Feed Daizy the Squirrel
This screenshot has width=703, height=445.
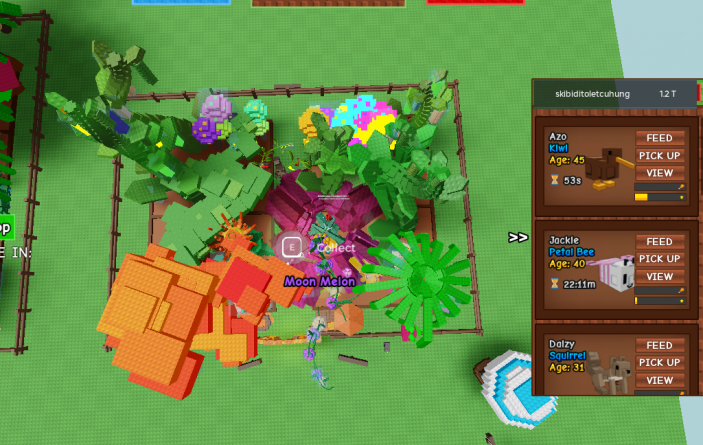click(659, 345)
